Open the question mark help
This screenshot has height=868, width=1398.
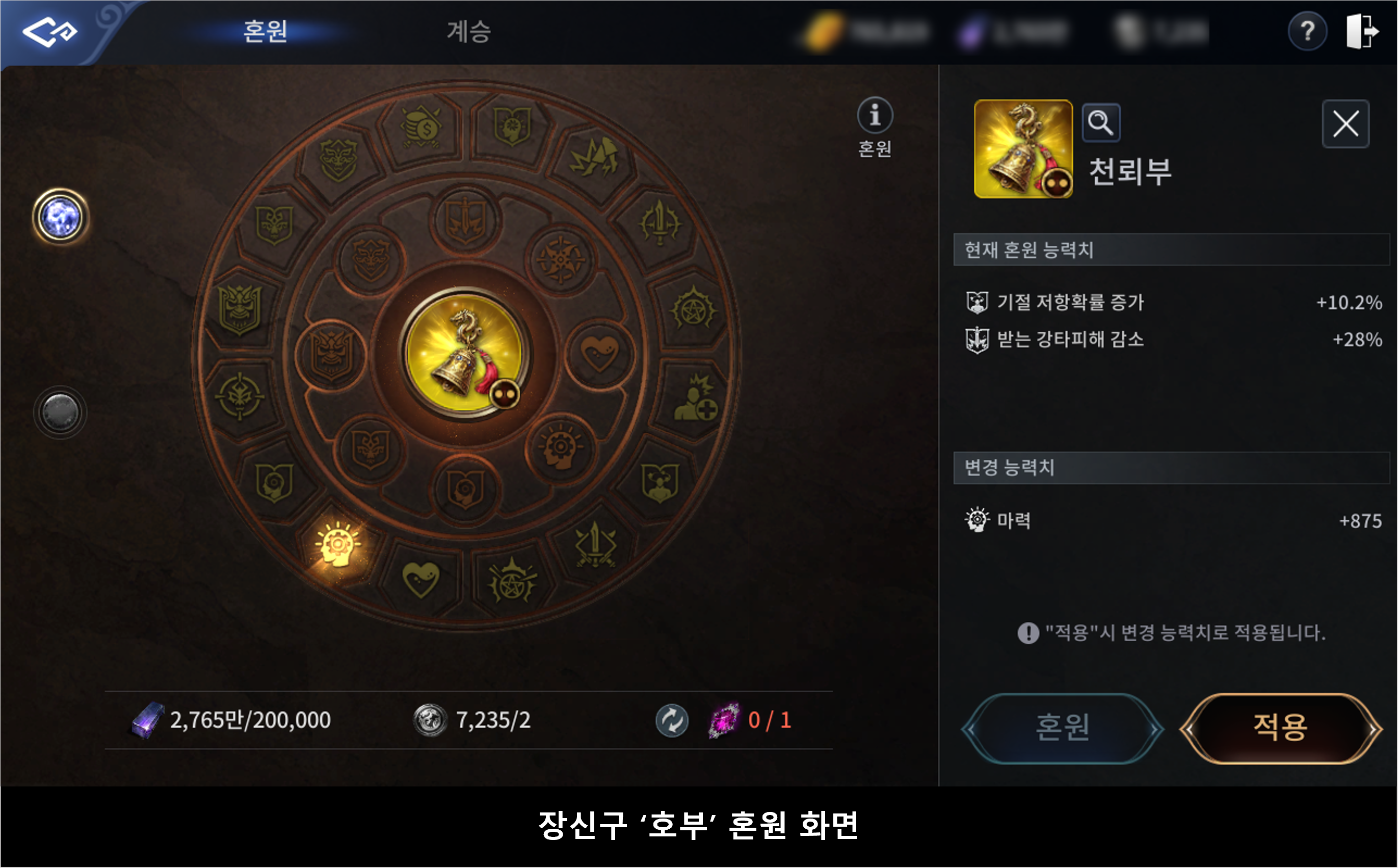[1307, 31]
